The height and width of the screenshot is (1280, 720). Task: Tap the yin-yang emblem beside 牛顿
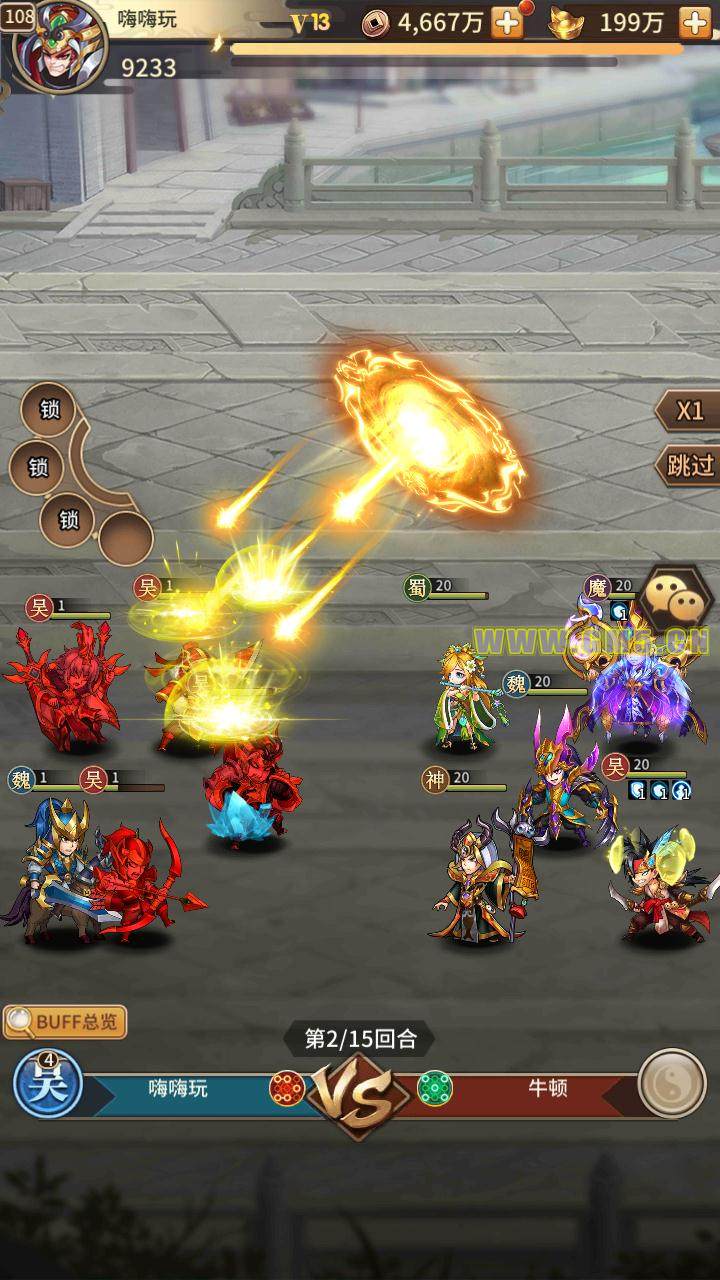point(671,1083)
